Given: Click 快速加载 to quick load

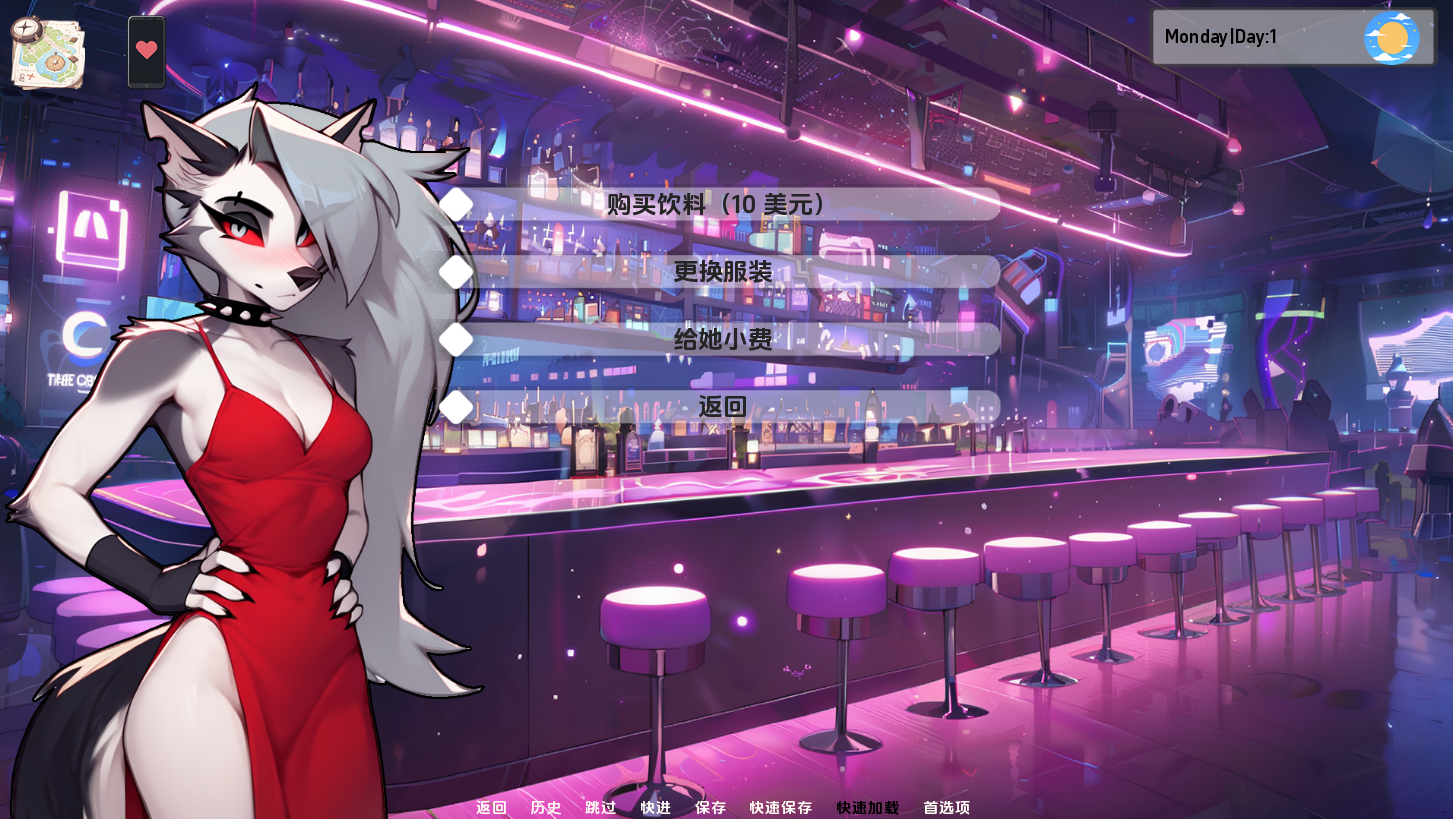Looking at the screenshot, I should (866, 807).
